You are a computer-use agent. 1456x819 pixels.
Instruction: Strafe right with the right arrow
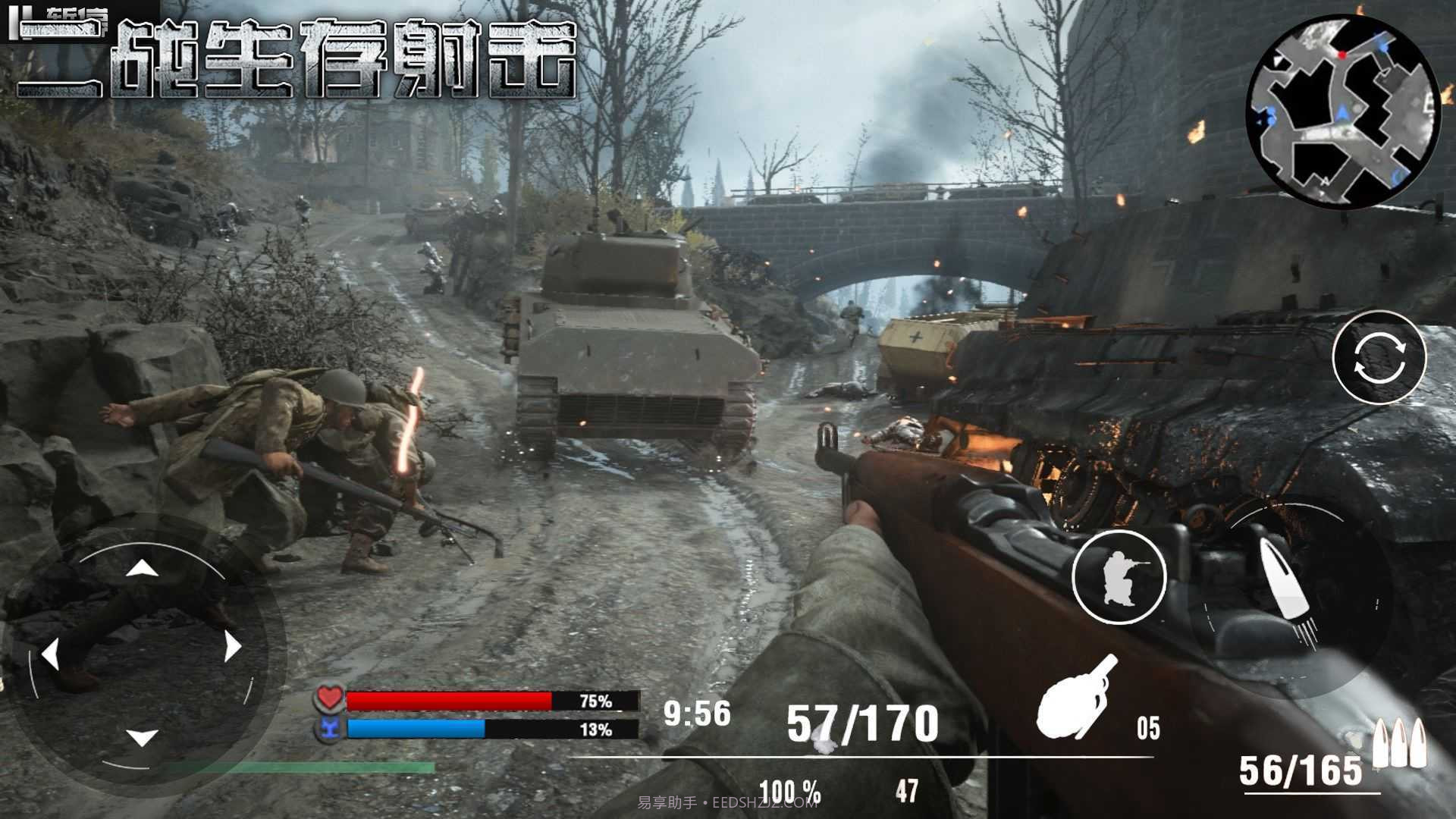point(232,647)
